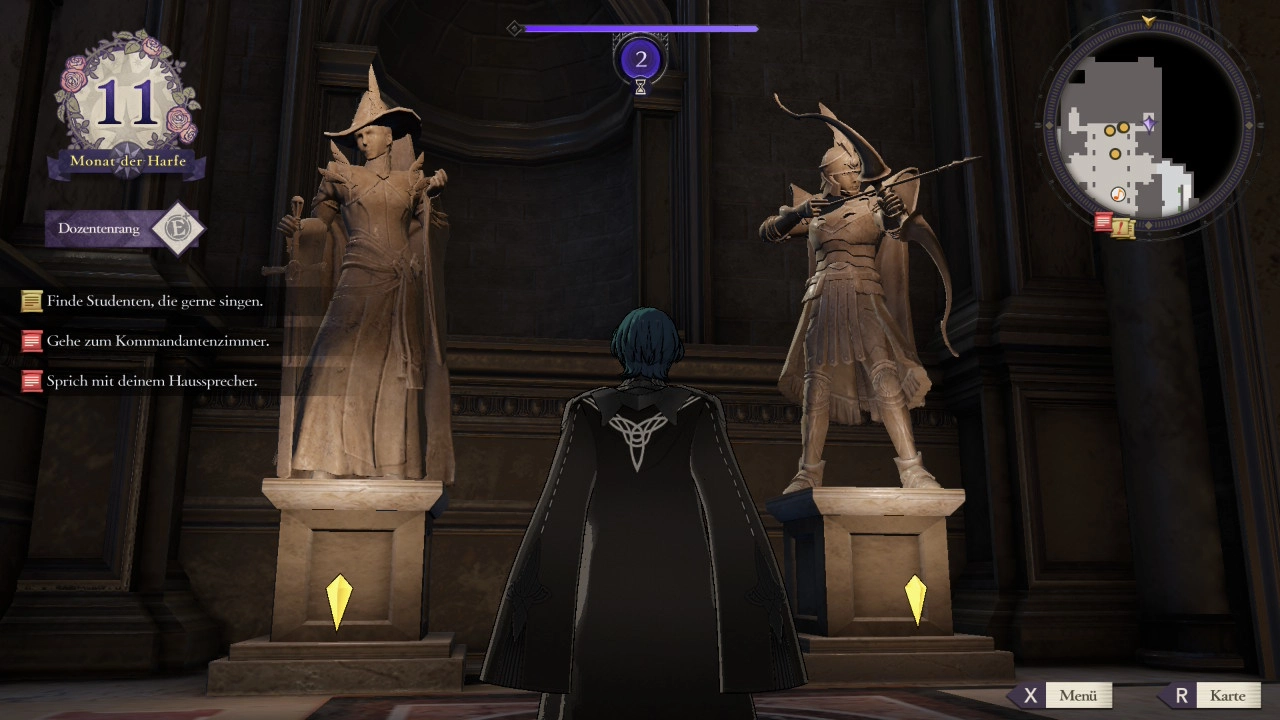Click the activity points hourglass counter
The width and height of the screenshot is (1280, 720).
[x=641, y=62]
